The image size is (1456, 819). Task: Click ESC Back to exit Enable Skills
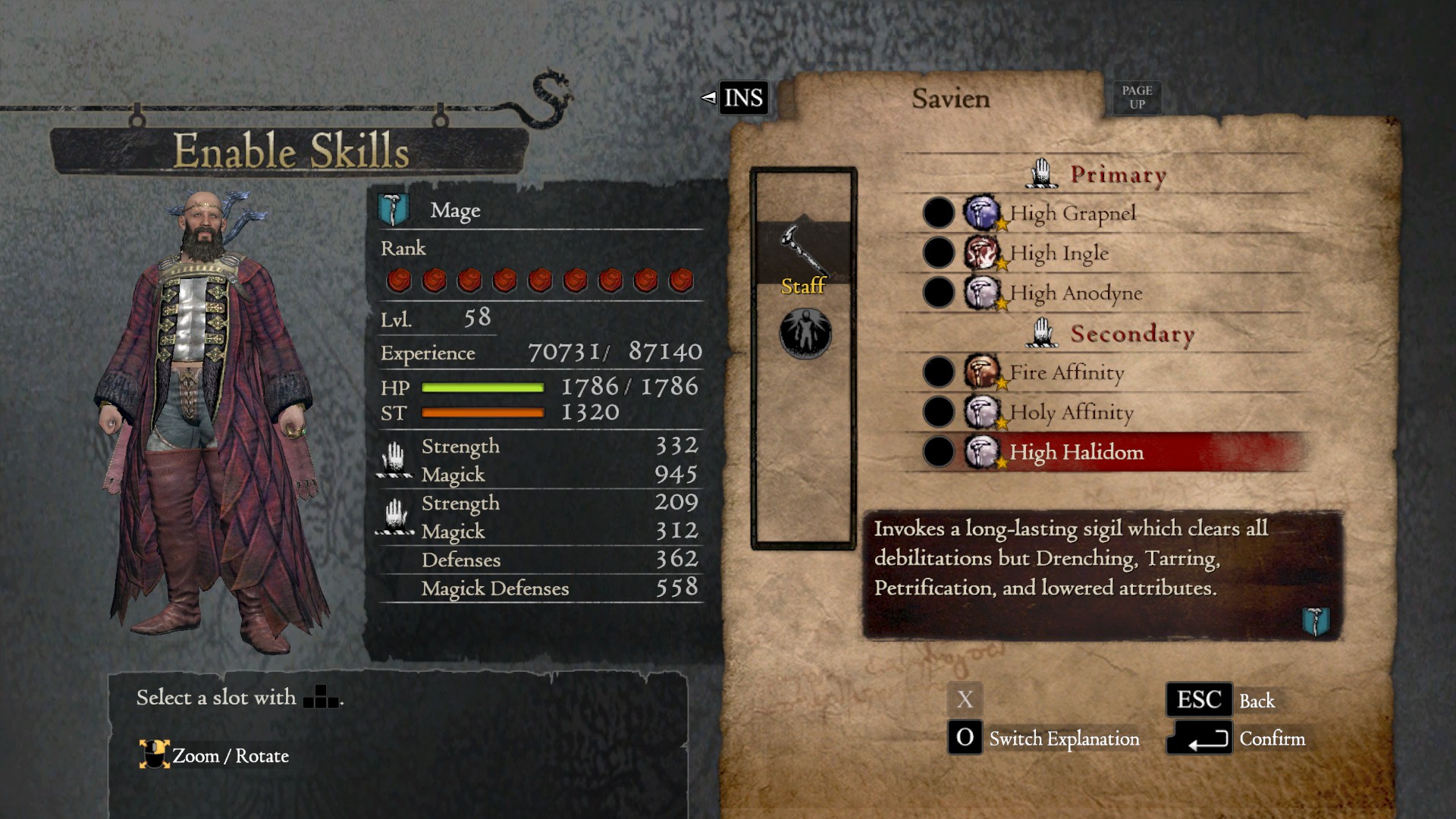click(1200, 699)
